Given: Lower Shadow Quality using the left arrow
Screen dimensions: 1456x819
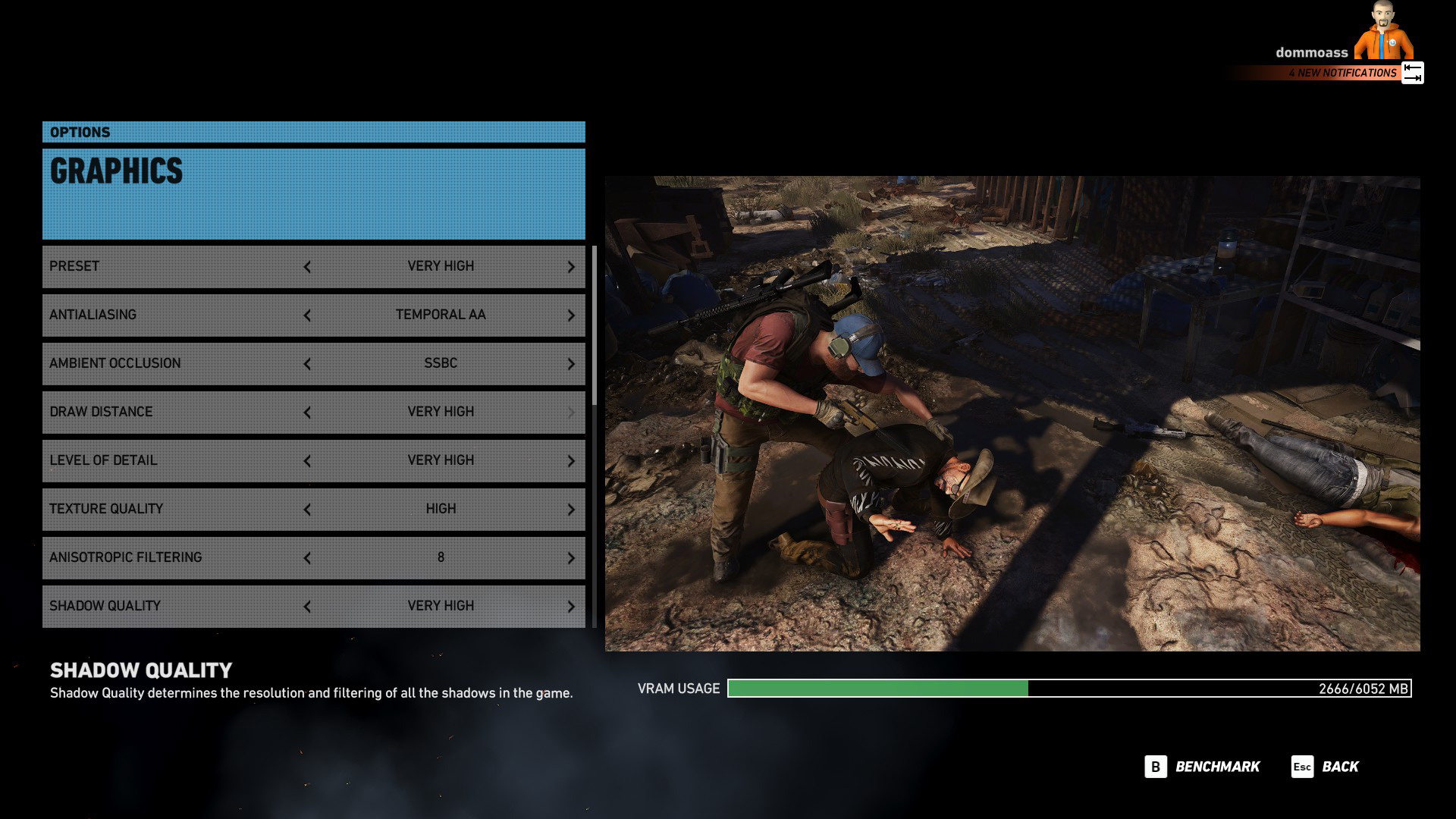Looking at the screenshot, I should [x=307, y=607].
